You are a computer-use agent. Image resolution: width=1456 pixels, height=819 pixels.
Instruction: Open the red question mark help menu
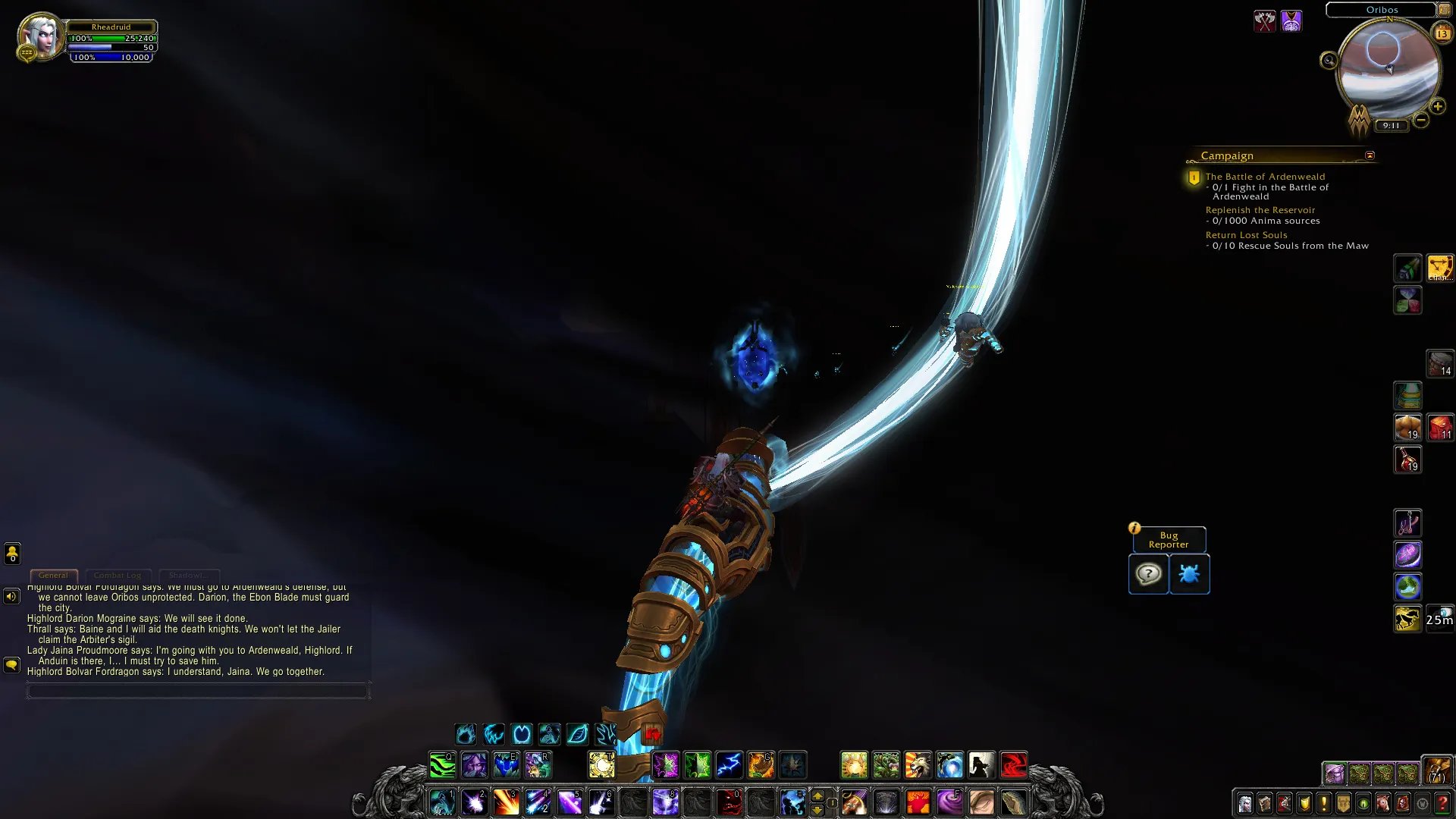click(1442, 803)
